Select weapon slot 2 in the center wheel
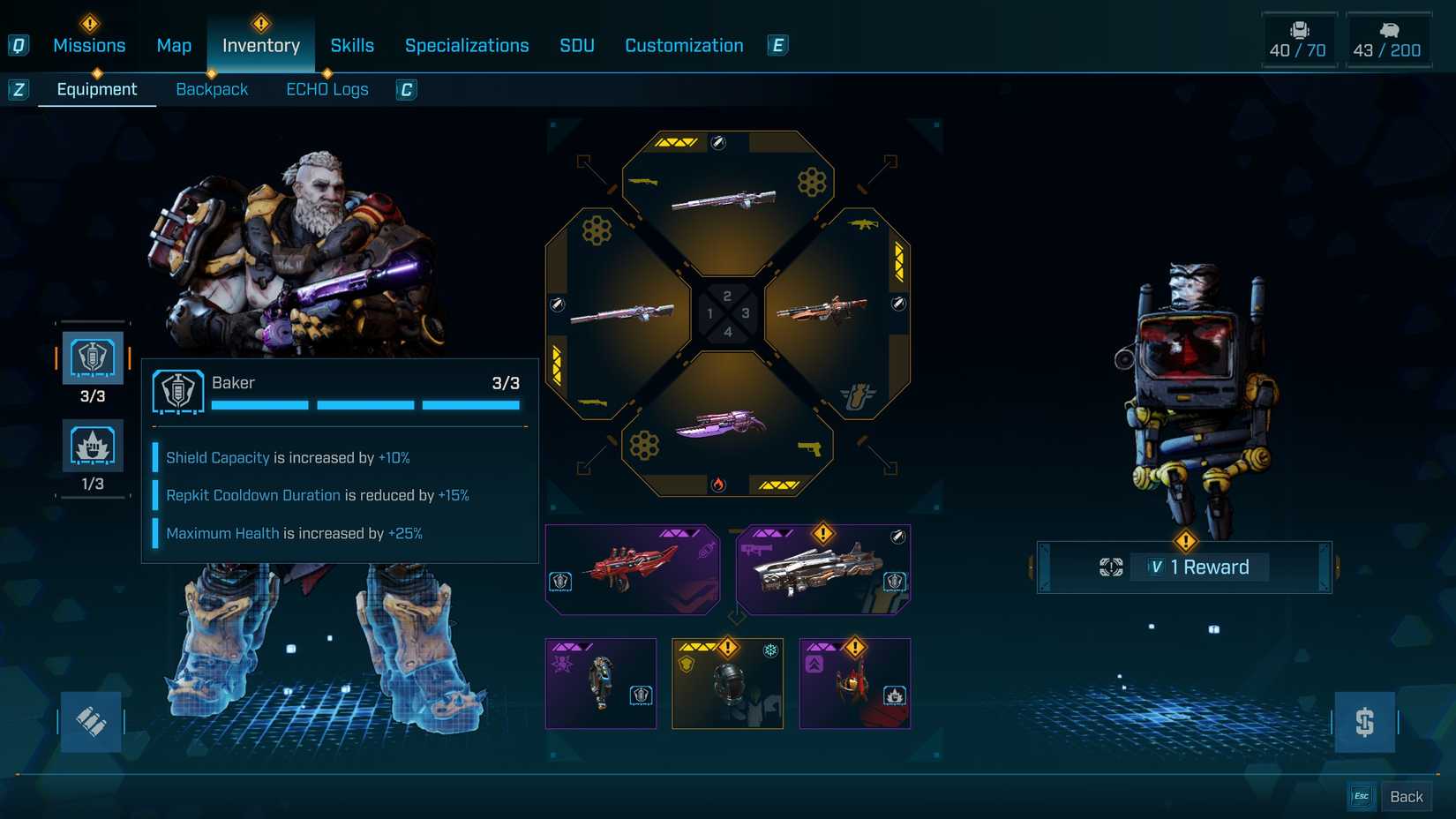 tap(726, 297)
